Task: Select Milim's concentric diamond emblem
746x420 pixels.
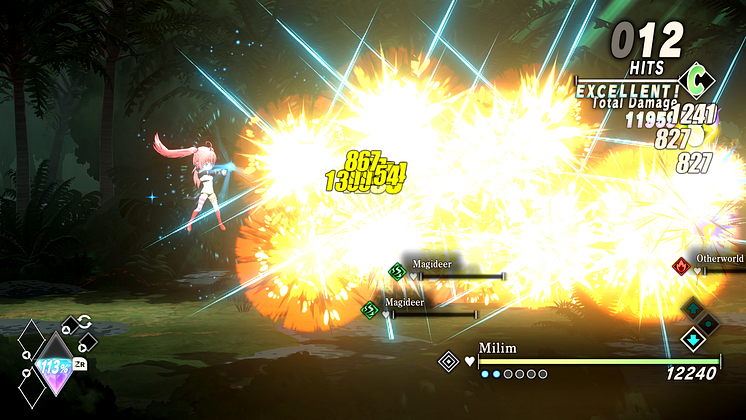Action: click(x=449, y=361)
